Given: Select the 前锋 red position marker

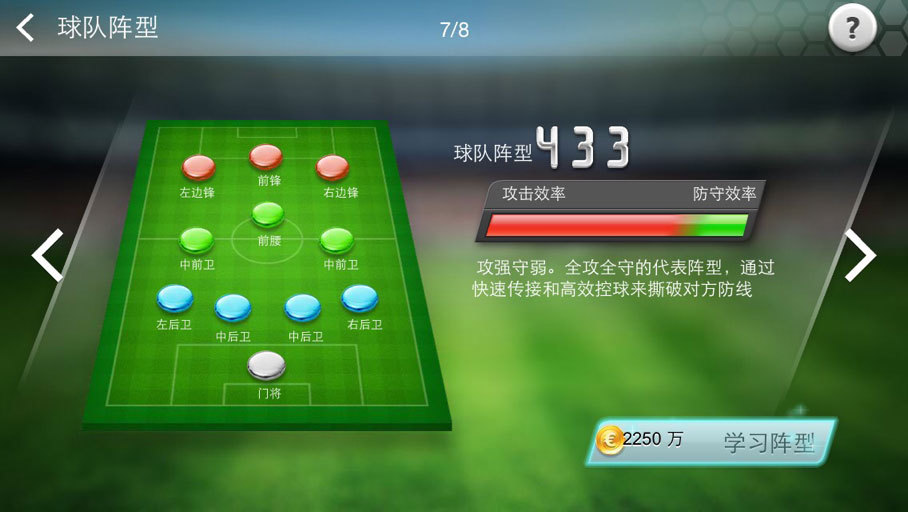Looking at the screenshot, I should click(x=266, y=157).
